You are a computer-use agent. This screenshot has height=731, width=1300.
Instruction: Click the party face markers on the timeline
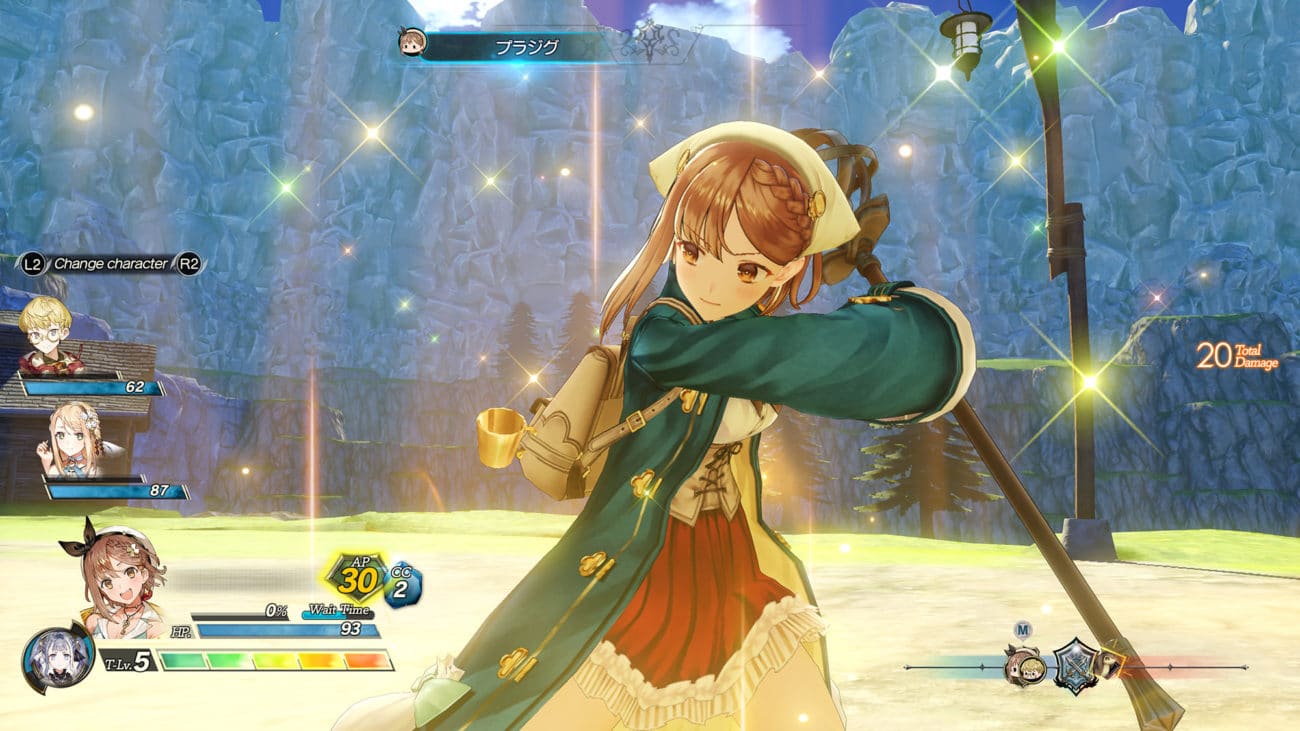(1025, 664)
